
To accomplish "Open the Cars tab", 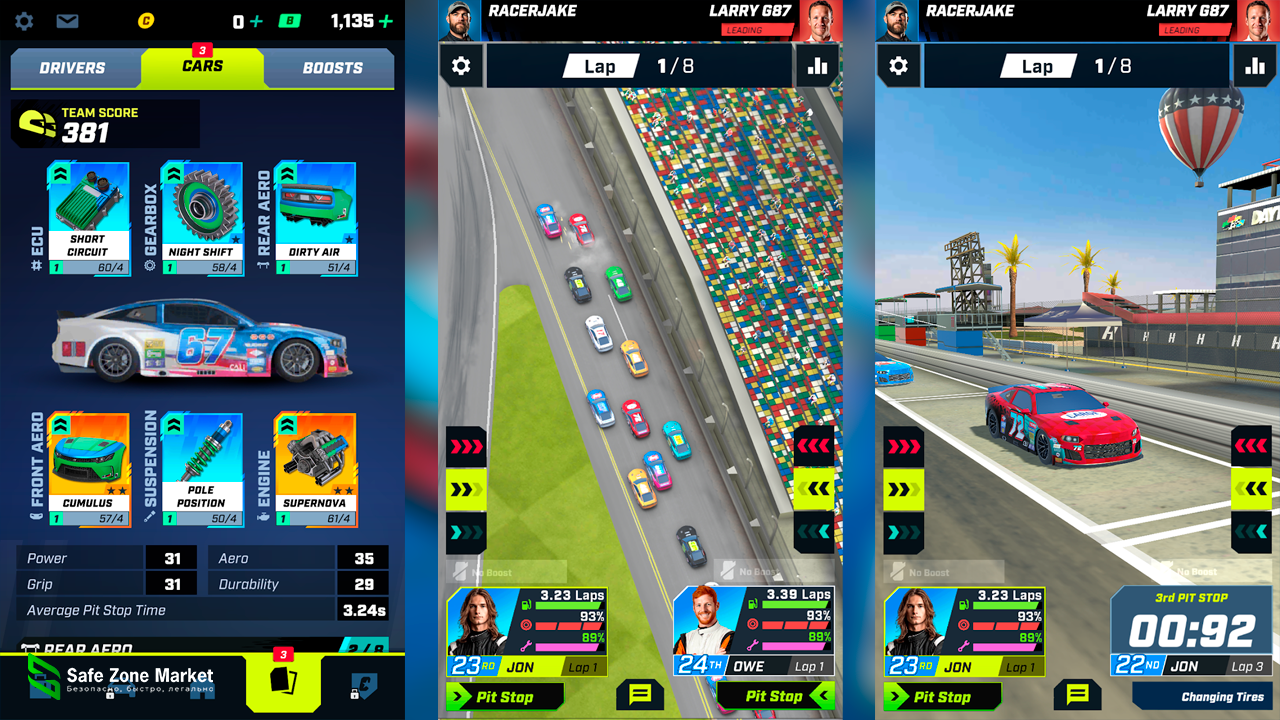I will (202, 67).
